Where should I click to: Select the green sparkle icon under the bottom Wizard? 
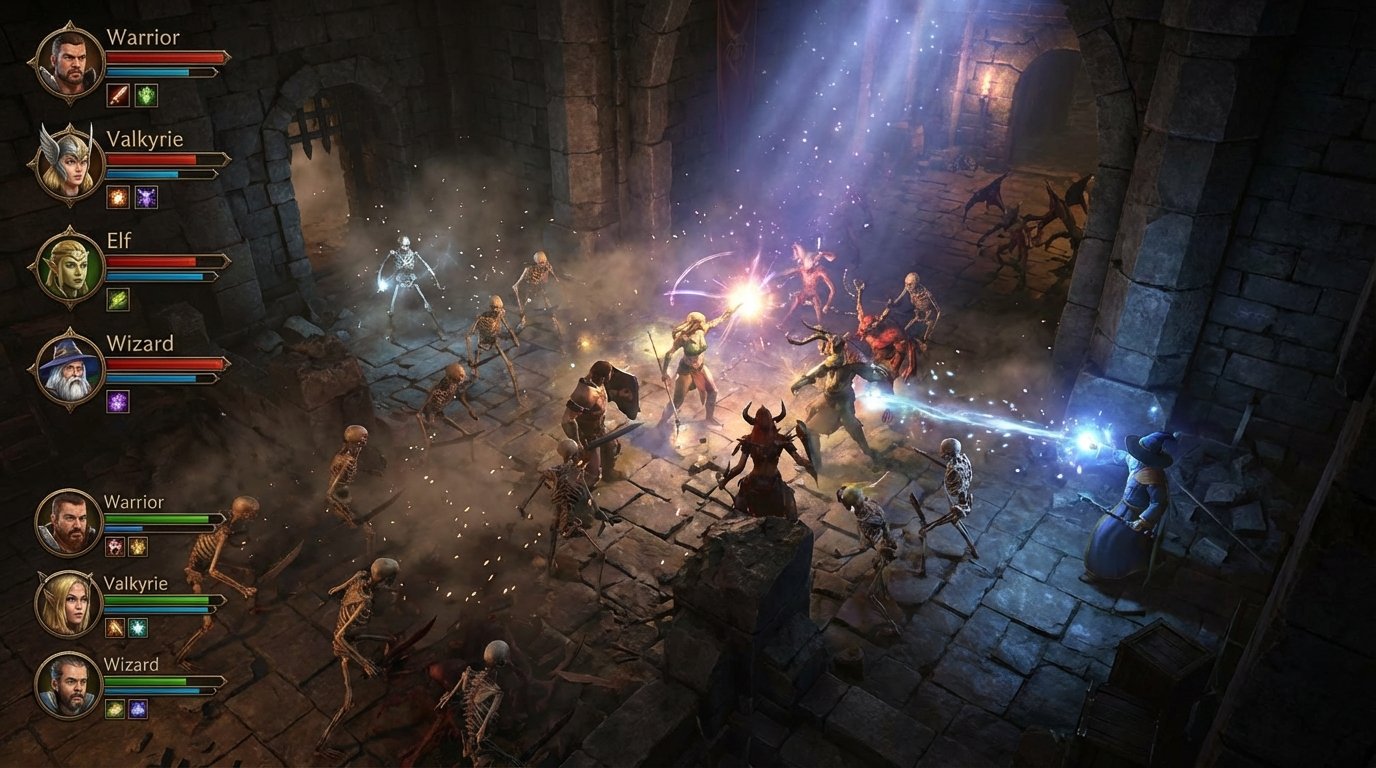click(113, 710)
